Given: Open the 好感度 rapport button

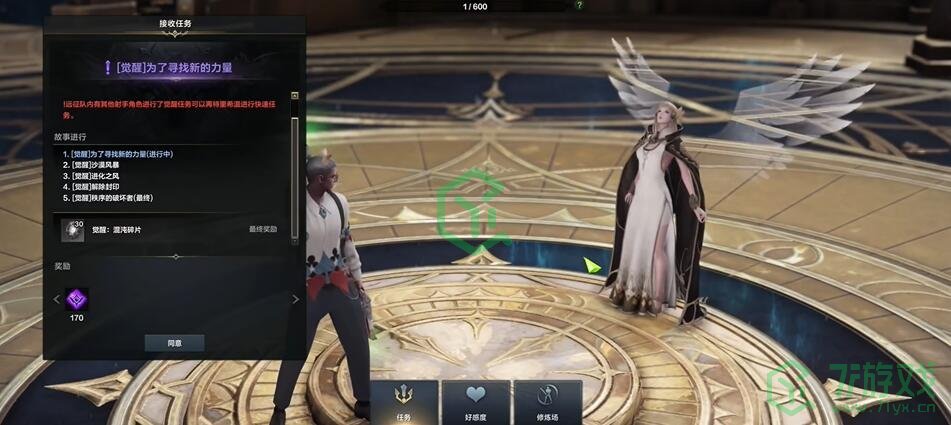Looking at the screenshot, I should coord(475,403).
